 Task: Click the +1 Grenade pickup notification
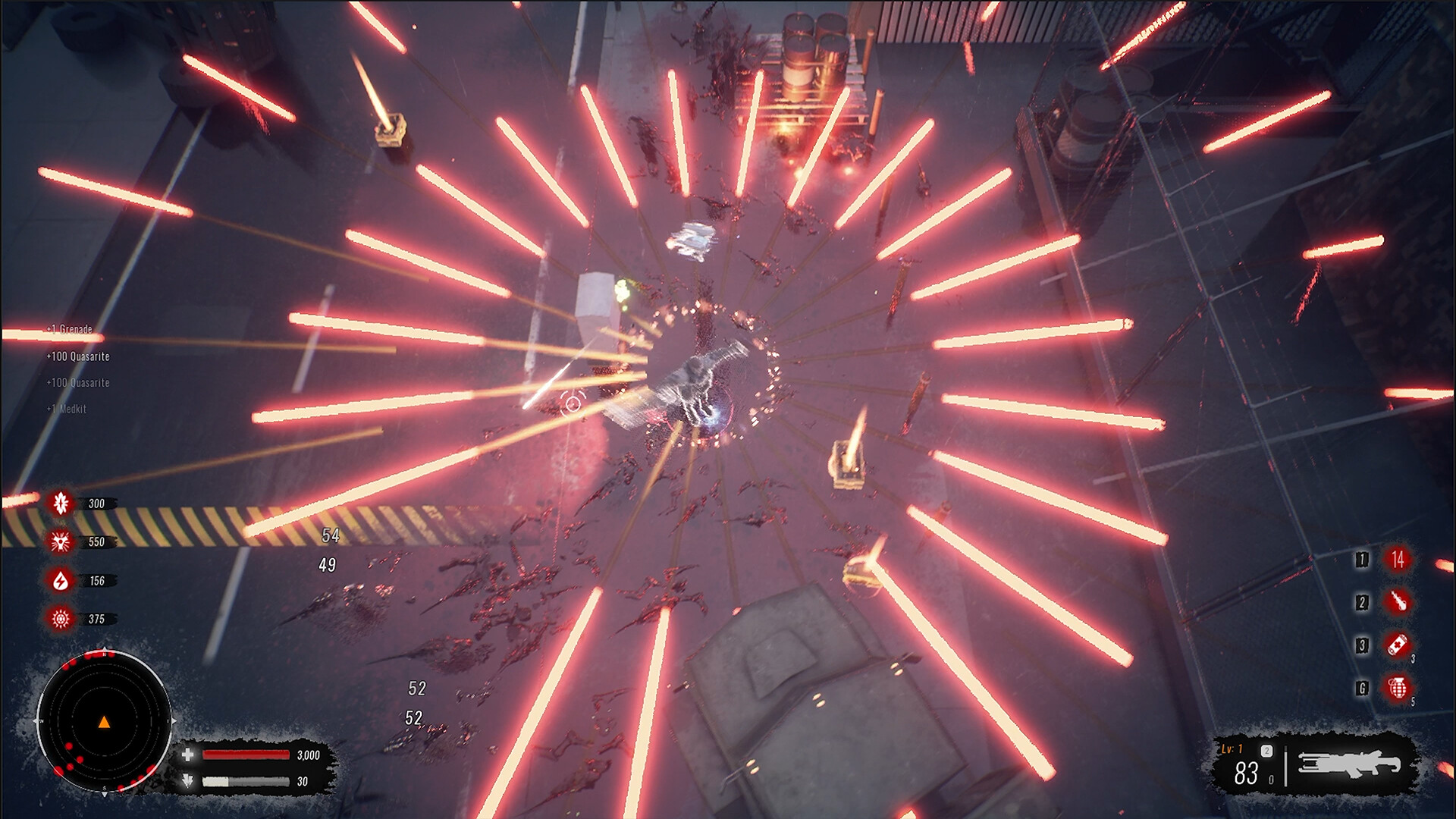click(67, 330)
